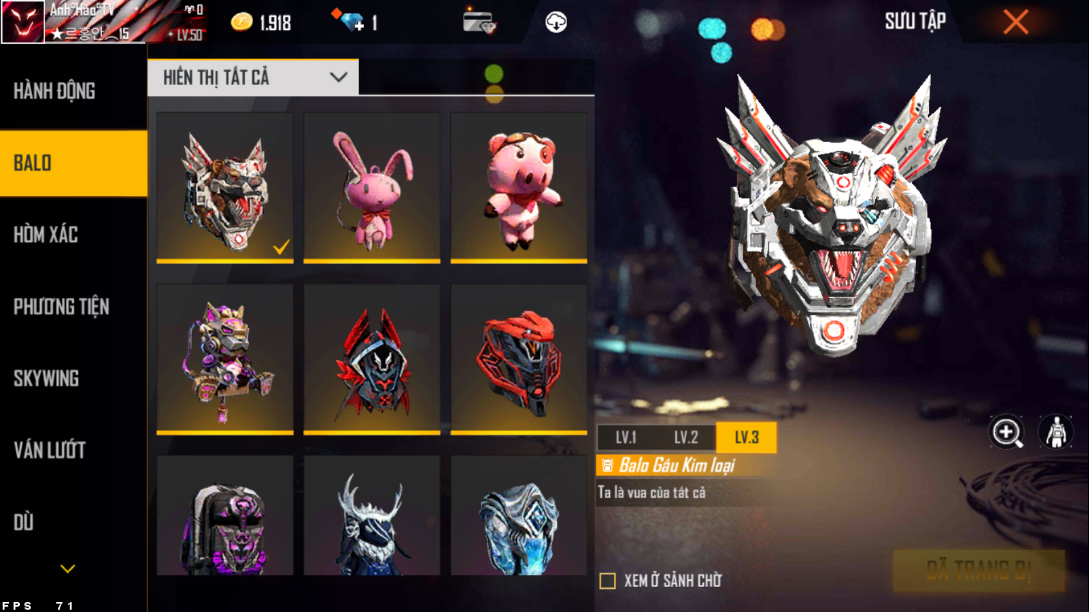Switch backpack preview to LV.1
Image resolution: width=1089 pixels, height=612 pixels.
[x=626, y=437]
